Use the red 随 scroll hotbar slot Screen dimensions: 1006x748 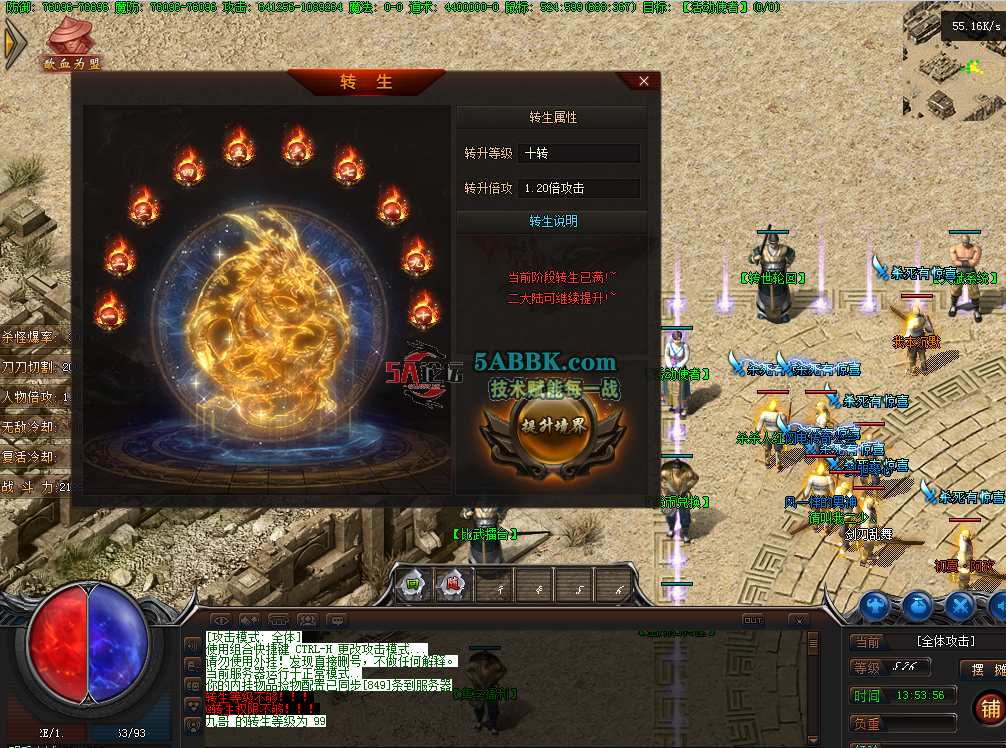pos(453,584)
